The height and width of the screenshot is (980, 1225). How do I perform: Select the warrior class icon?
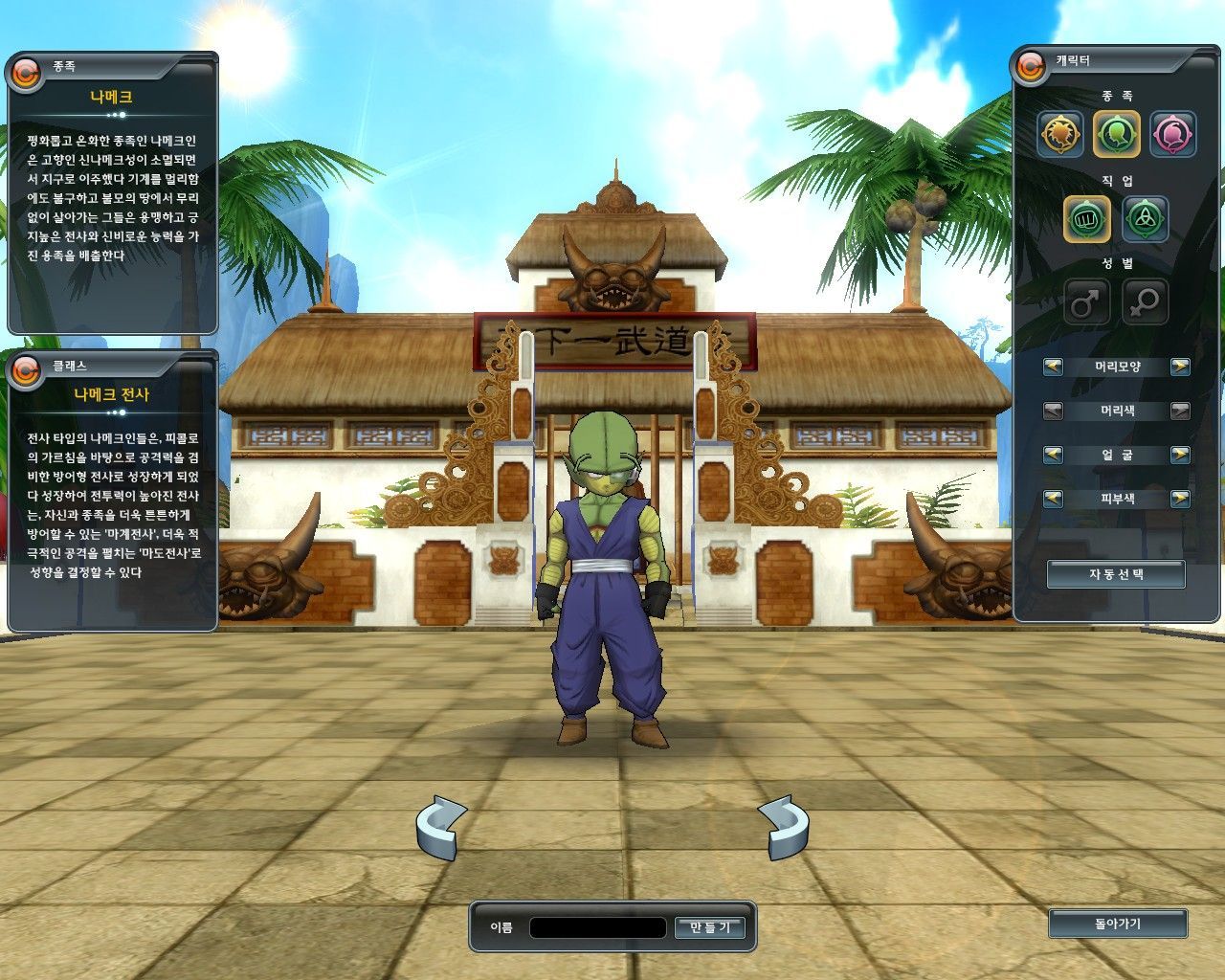coord(1088,218)
